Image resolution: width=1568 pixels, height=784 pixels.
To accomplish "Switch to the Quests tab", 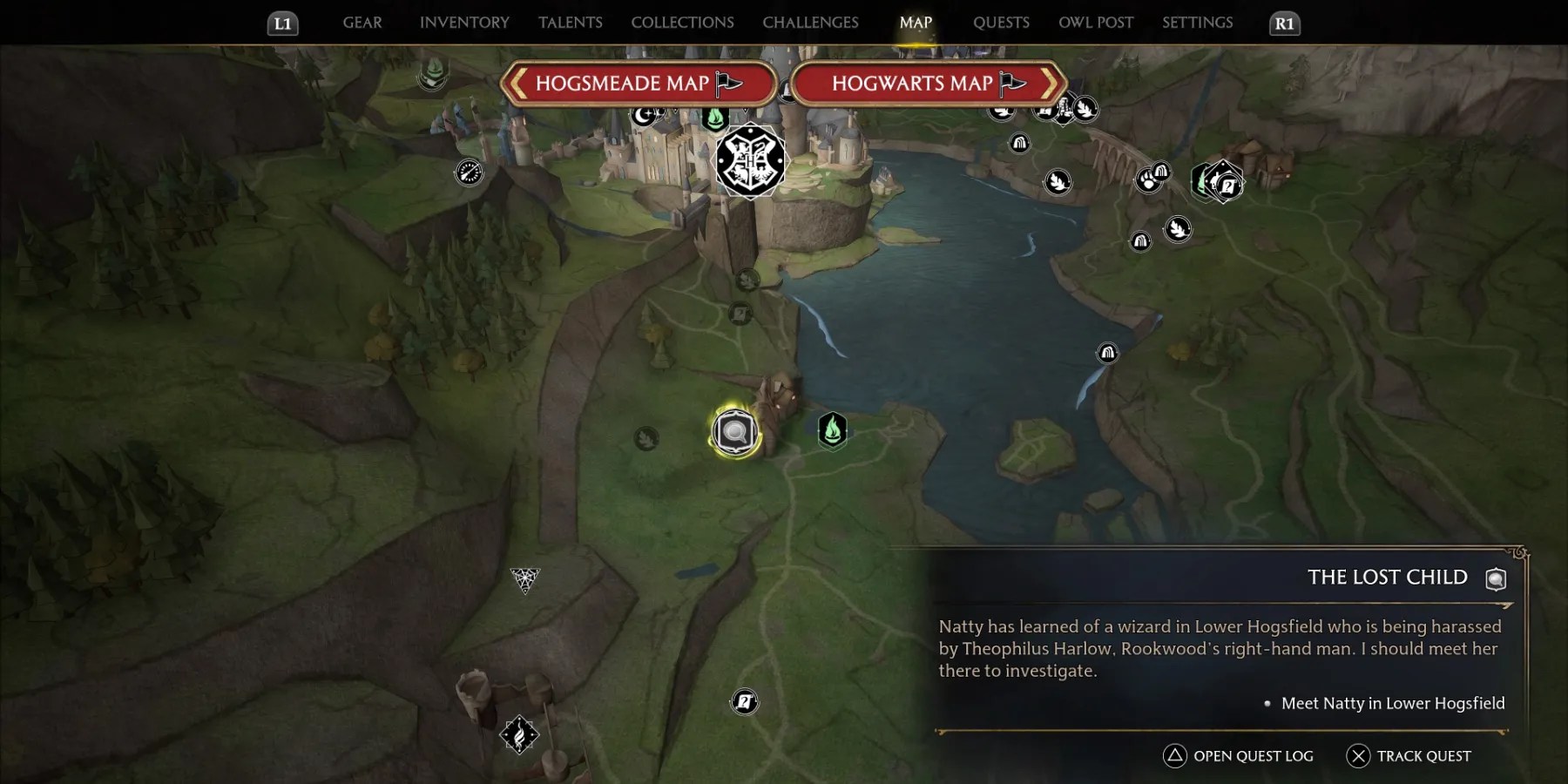I will pos(1001,23).
